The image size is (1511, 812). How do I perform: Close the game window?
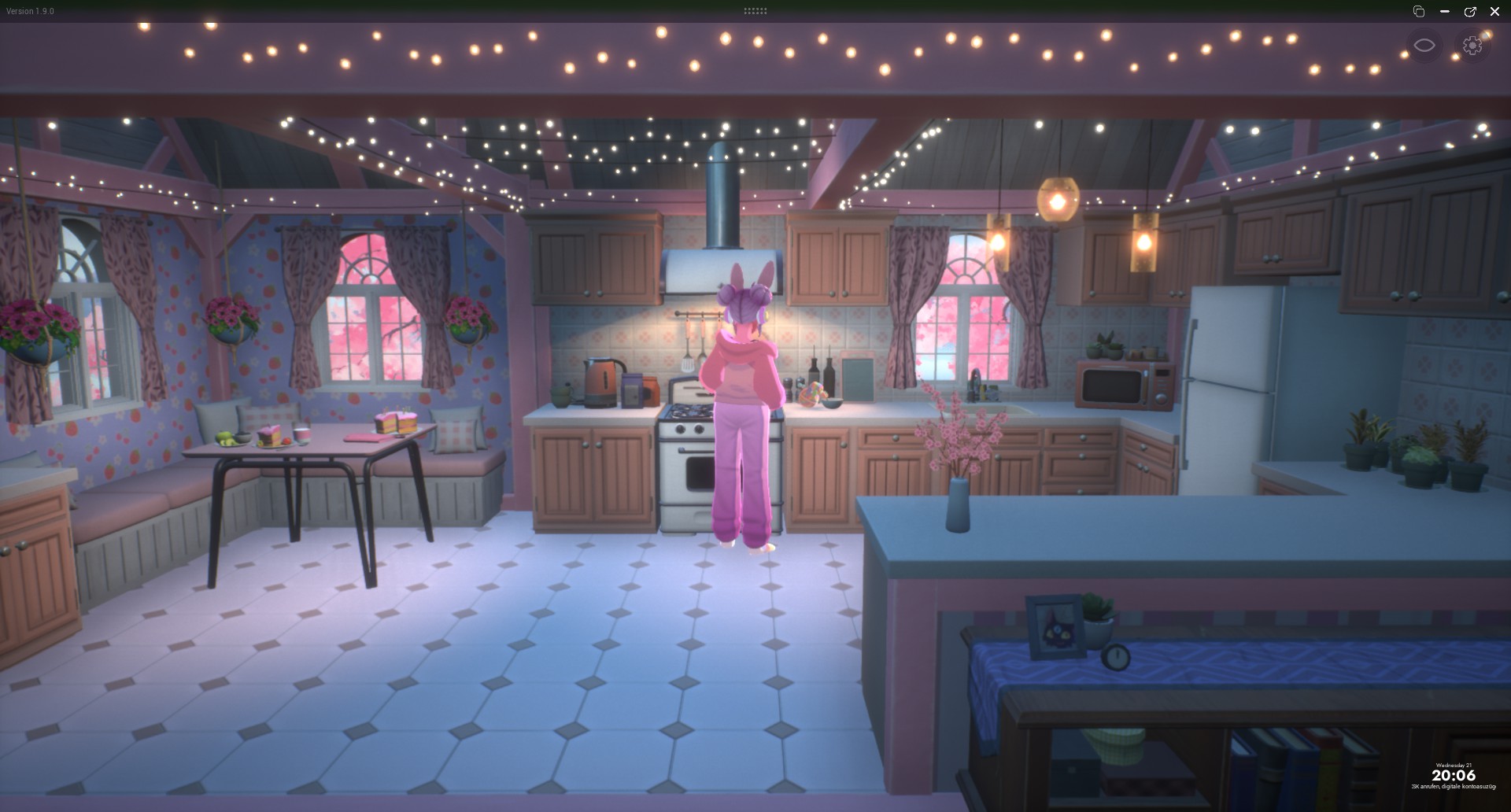click(x=1494, y=12)
